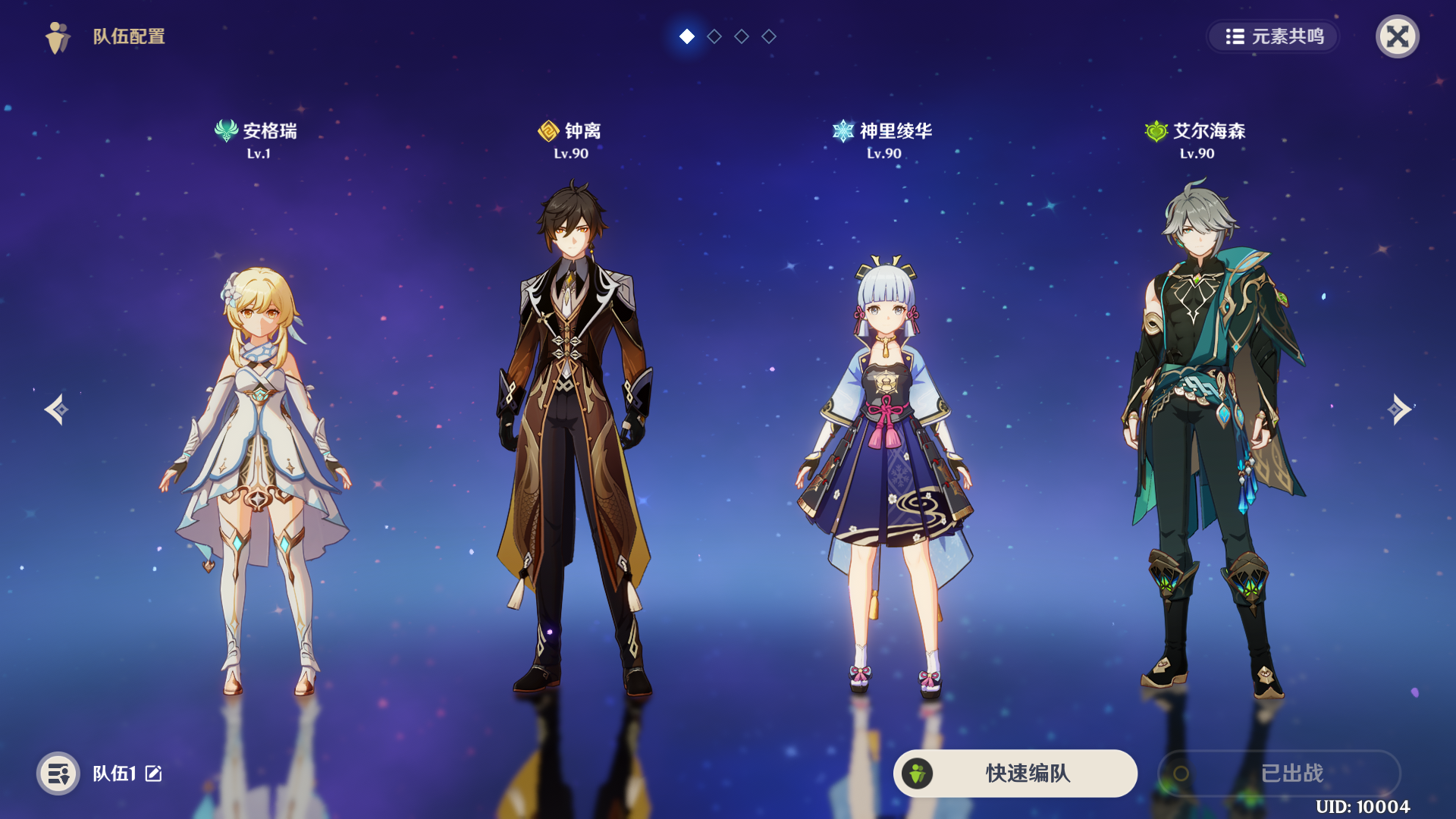Go to the previous party with left arrow

tap(56, 409)
